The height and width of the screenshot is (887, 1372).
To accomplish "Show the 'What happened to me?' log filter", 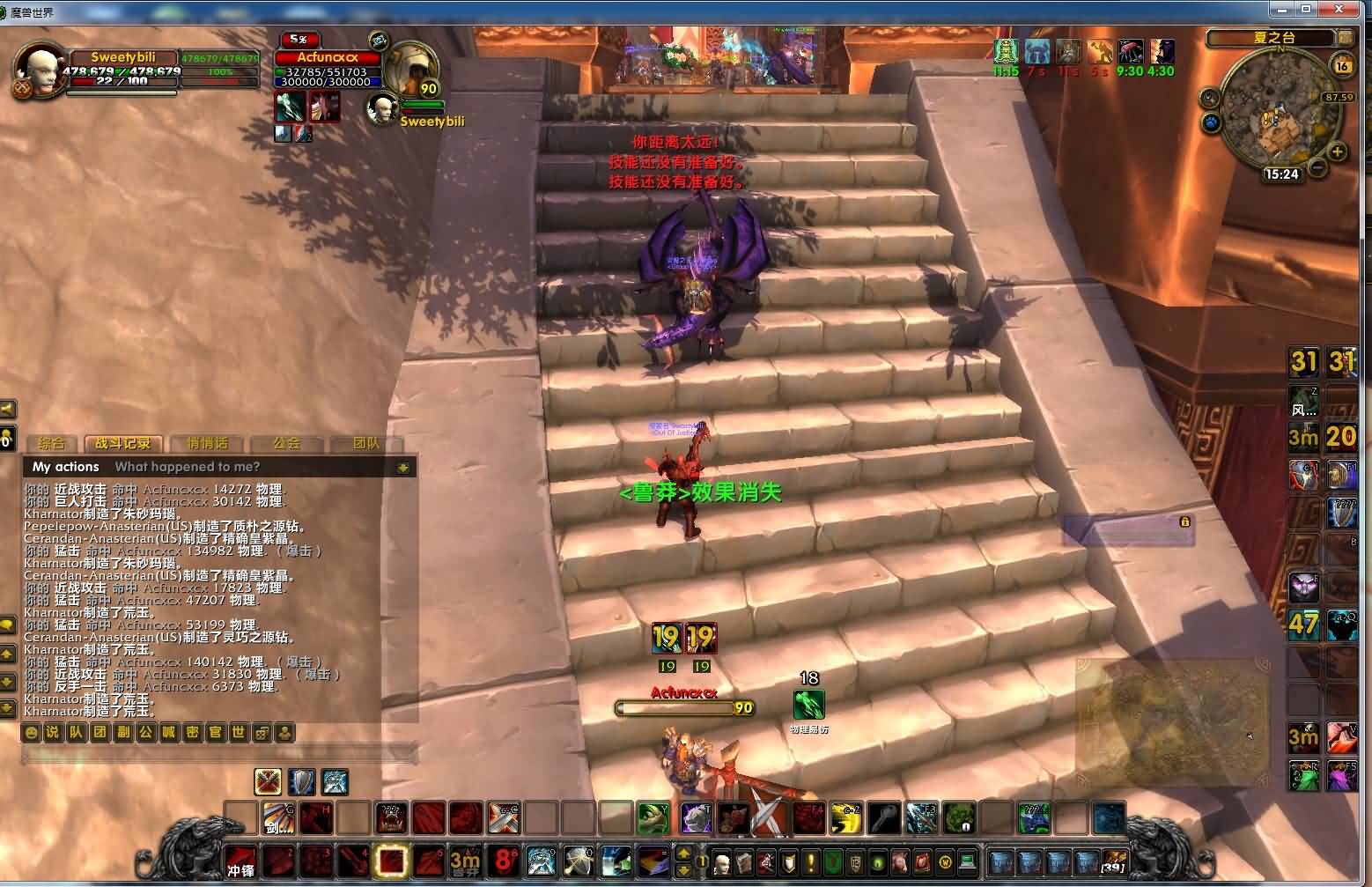I will click(x=187, y=467).
